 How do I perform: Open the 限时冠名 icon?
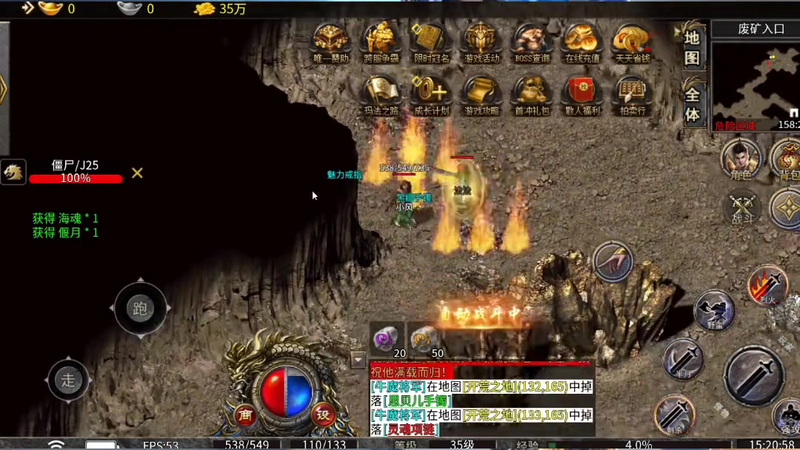(x=431, y=42)
